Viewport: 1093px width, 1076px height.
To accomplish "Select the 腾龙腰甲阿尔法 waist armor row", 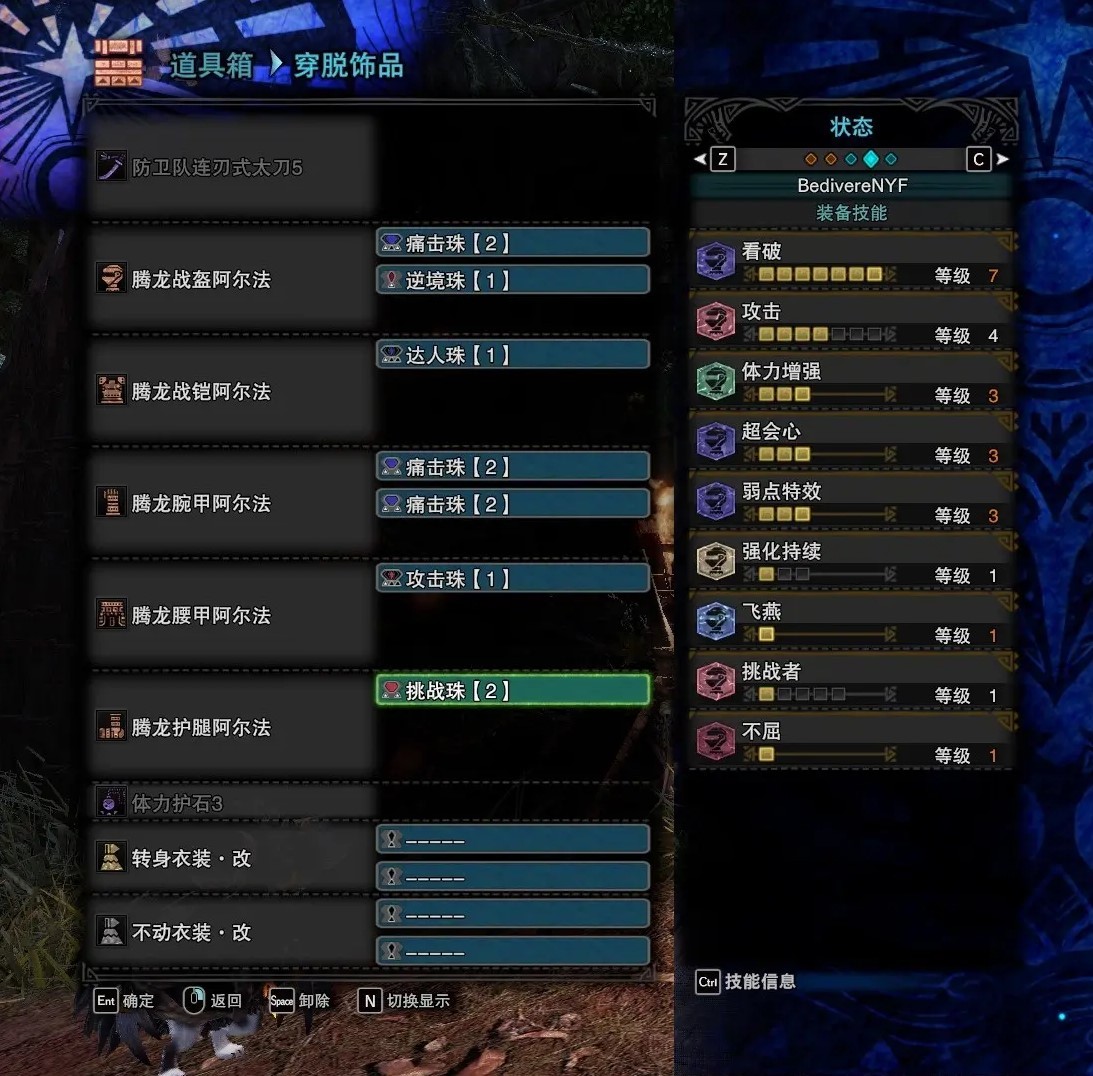I will click(x=230, y=615).
